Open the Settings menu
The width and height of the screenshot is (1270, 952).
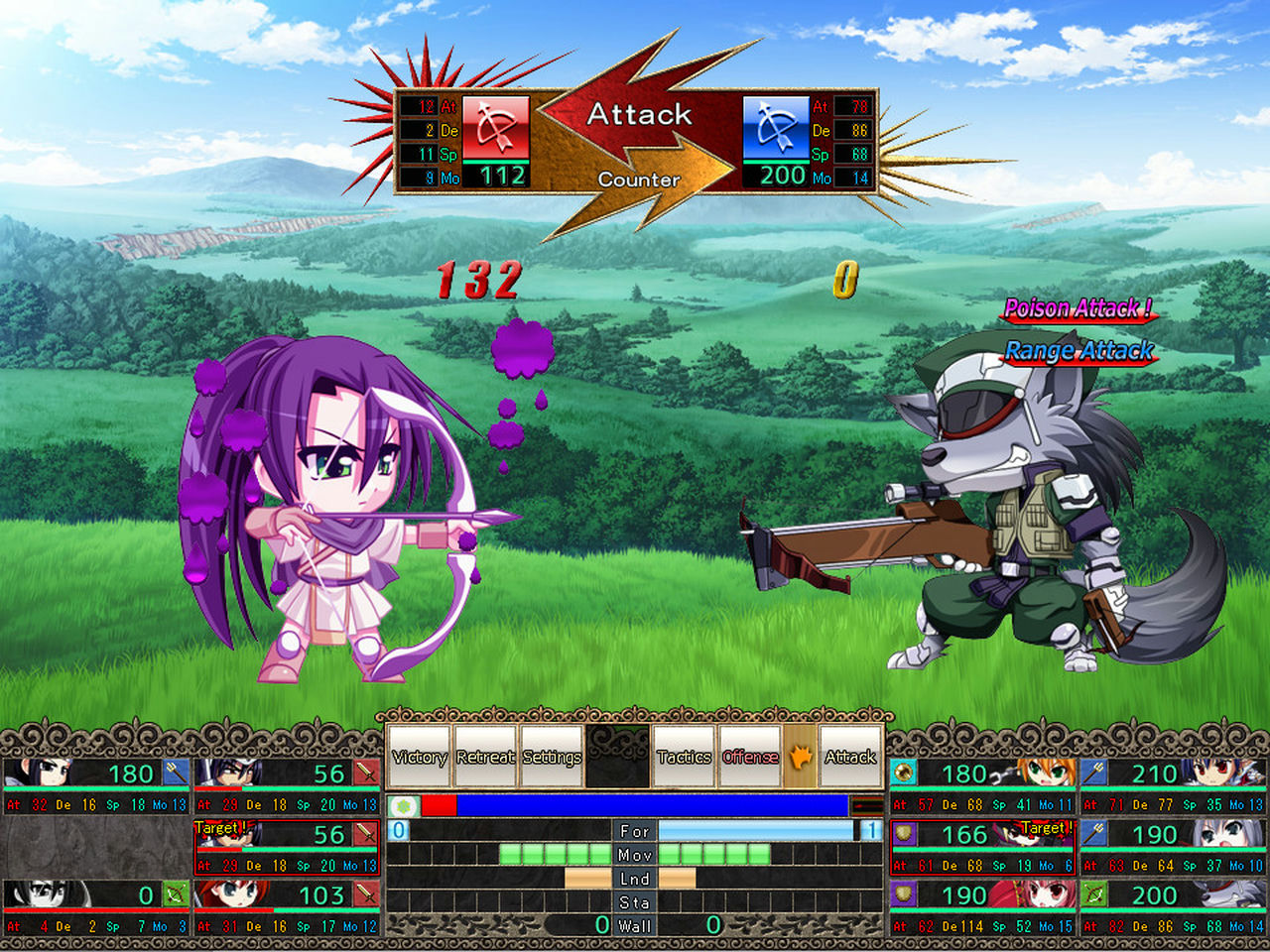tap(552, 756)
